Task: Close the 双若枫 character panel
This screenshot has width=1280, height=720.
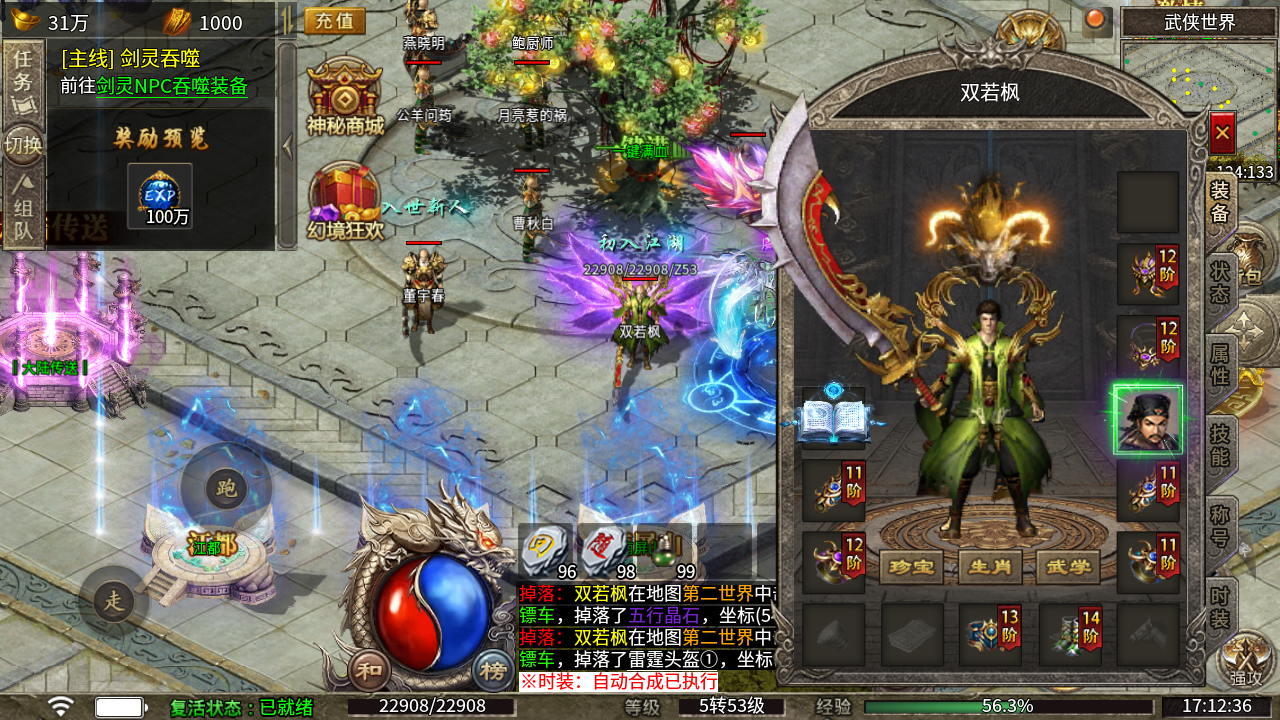Action: coord(1222,132)
